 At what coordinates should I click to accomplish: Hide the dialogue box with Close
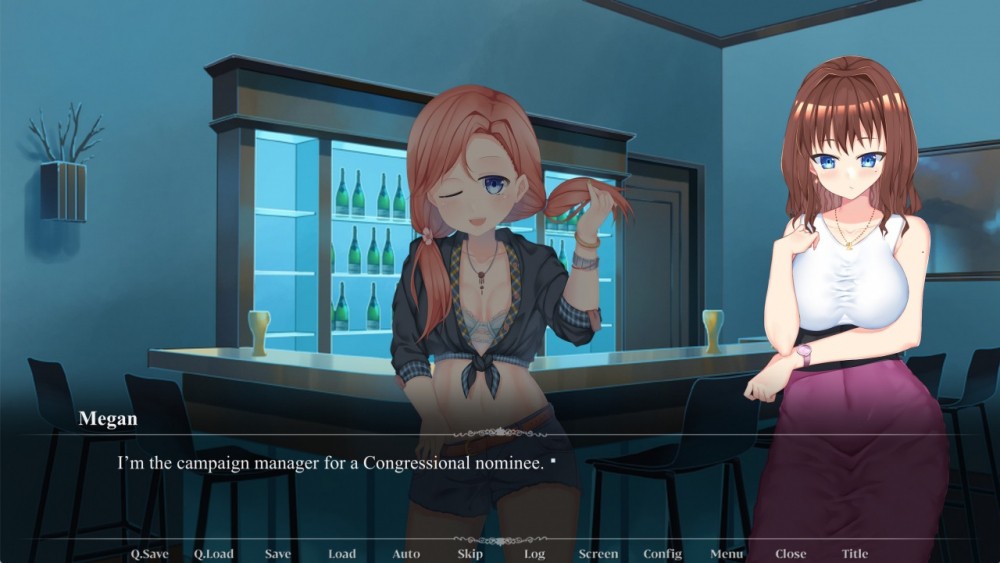point(790,554)
